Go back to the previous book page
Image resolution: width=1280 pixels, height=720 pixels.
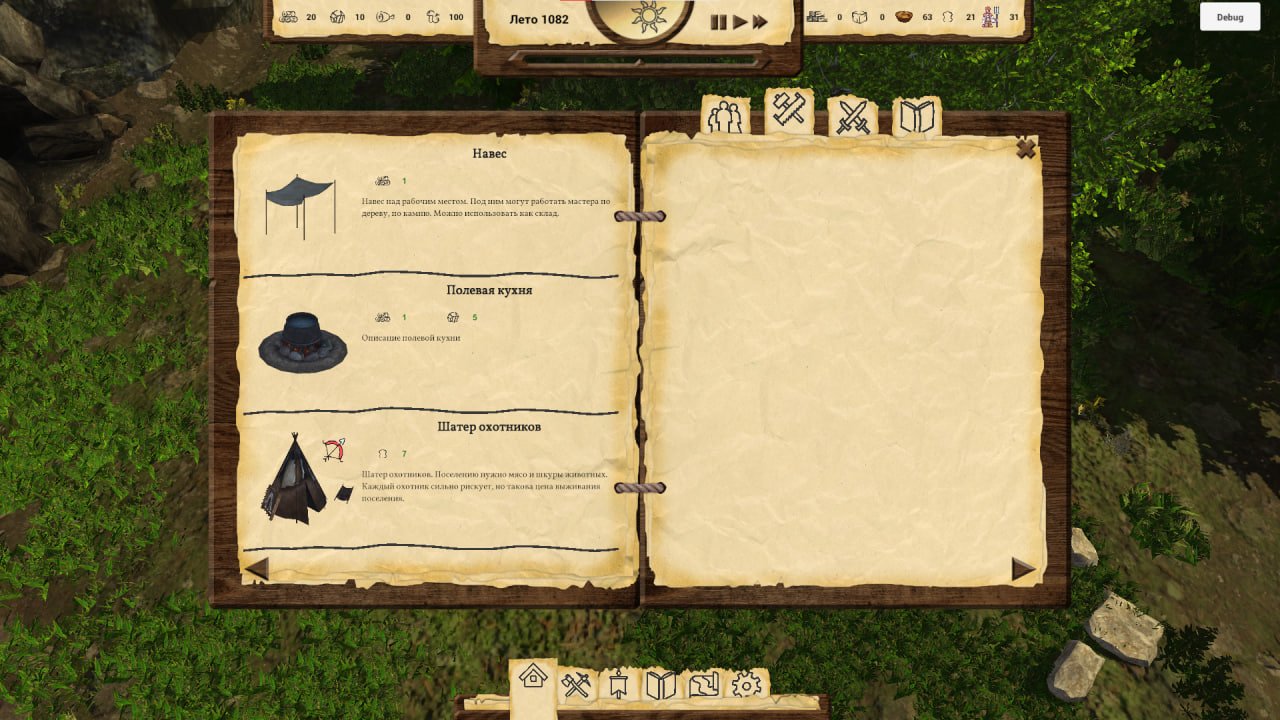coord(257,569)
